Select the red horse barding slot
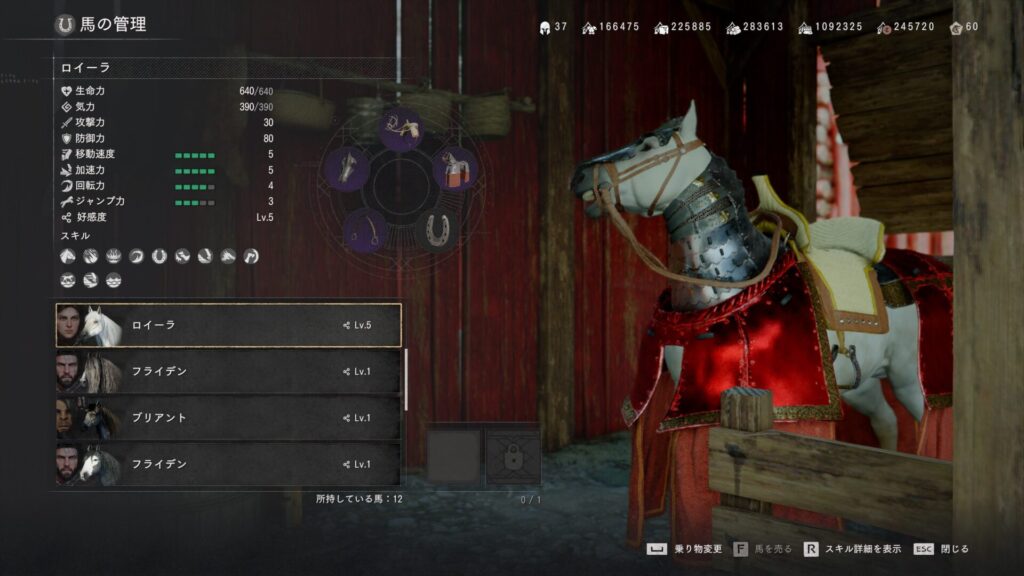The width and height of the screenshot is (1024, 576). pyautogui.click(x=454, y=168)
